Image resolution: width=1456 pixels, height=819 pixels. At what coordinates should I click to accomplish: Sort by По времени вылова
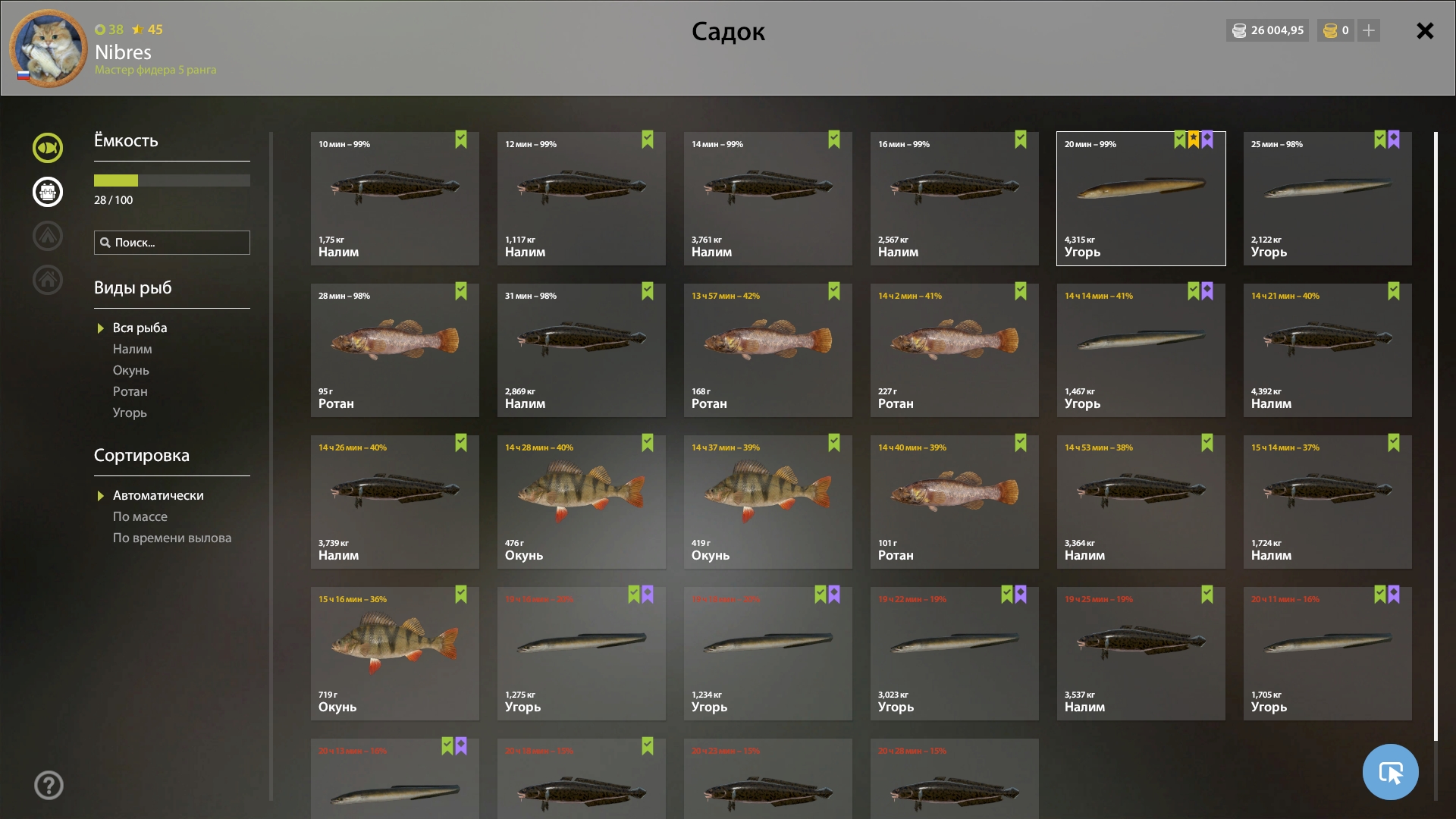point(172,538)
